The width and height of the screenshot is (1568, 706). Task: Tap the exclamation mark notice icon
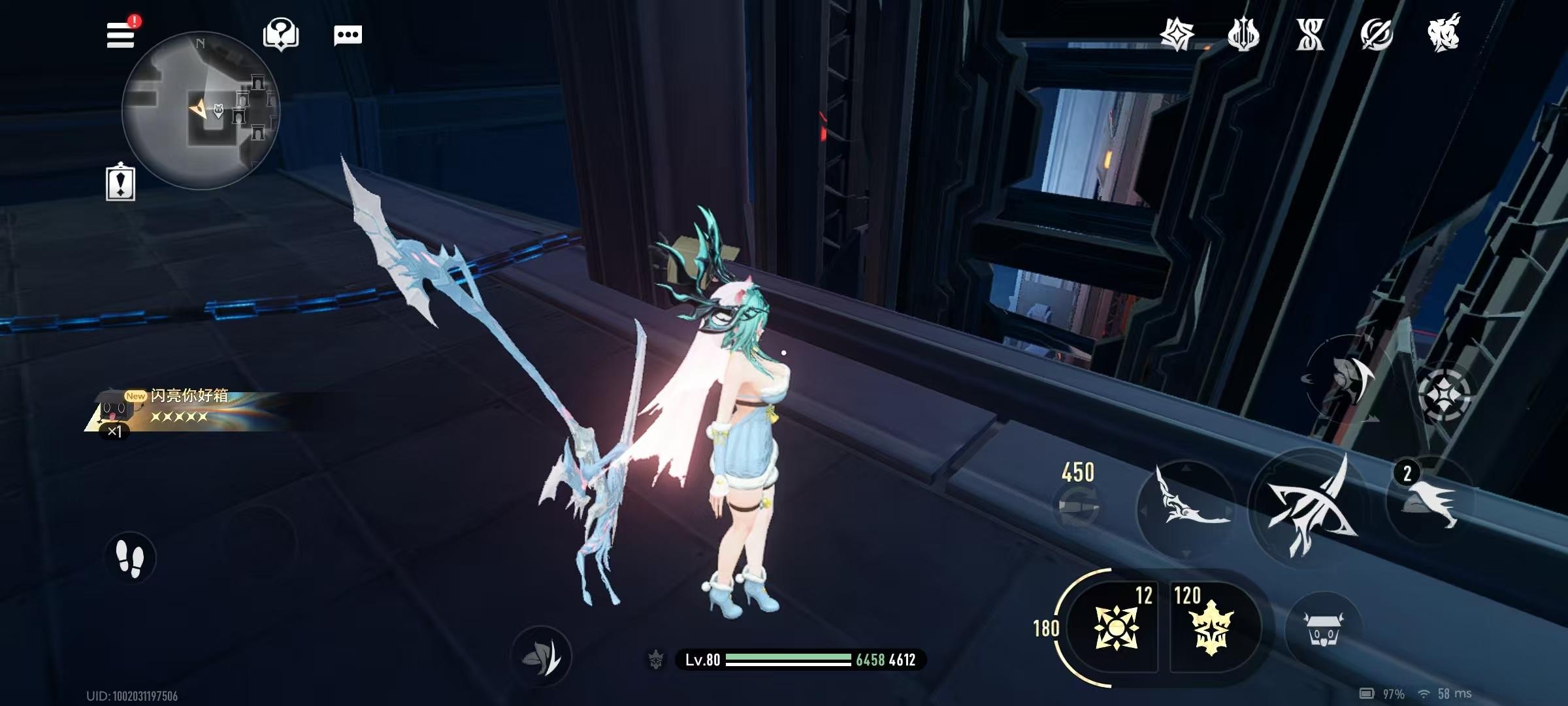click(x=120, y=182)
